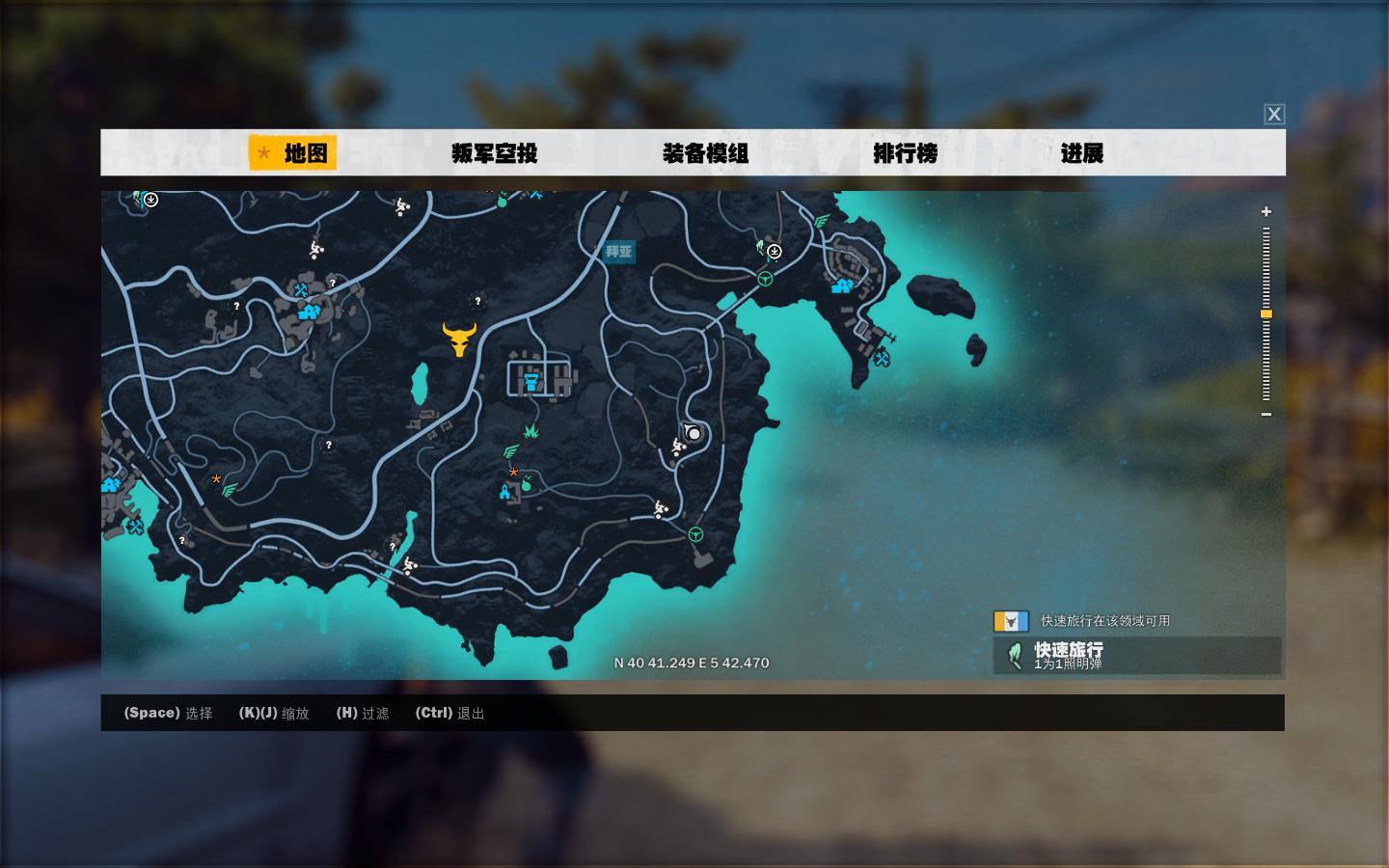Open the 装备模组 tab

click(x=705, y=152)
